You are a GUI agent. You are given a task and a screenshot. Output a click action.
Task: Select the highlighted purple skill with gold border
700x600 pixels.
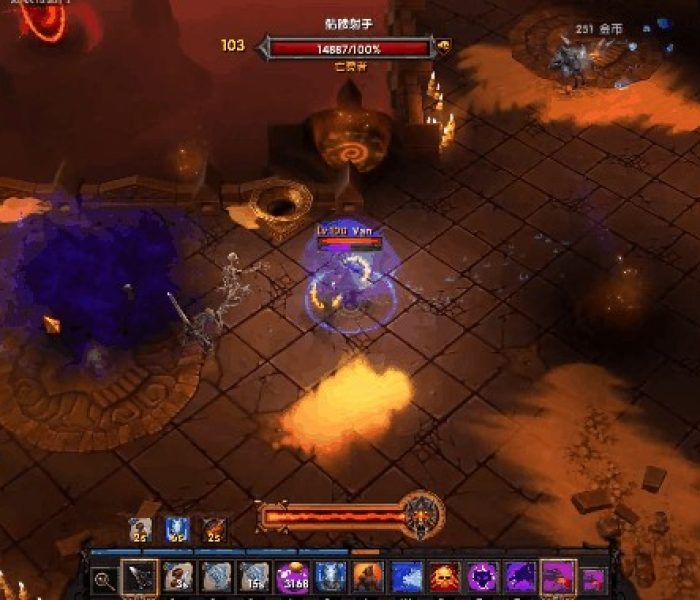point(557,577)
